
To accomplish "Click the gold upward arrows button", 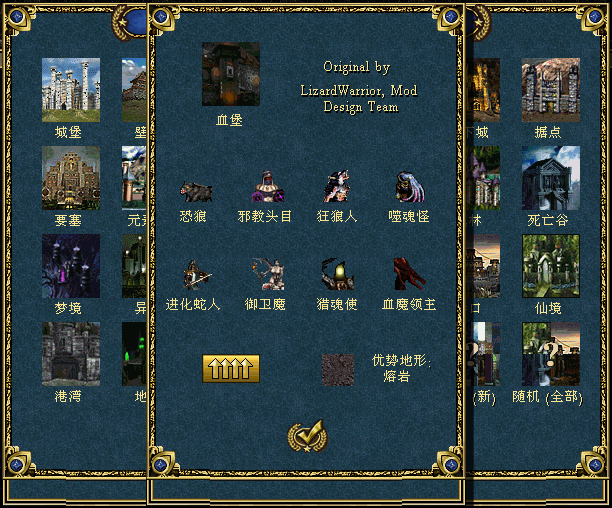I will point(231,369).
